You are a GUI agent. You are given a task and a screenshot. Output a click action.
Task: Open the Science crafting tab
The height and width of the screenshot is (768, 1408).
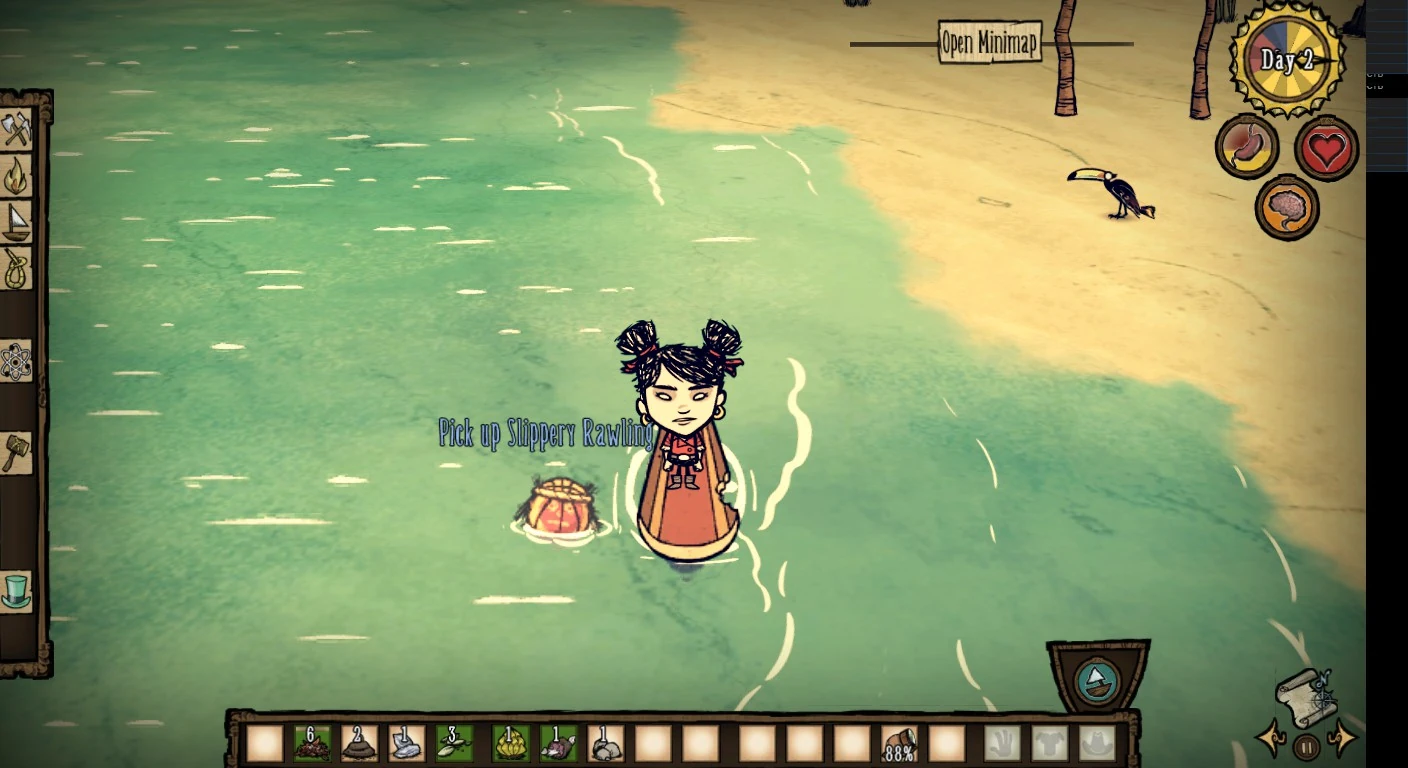(x=17, y=361)
